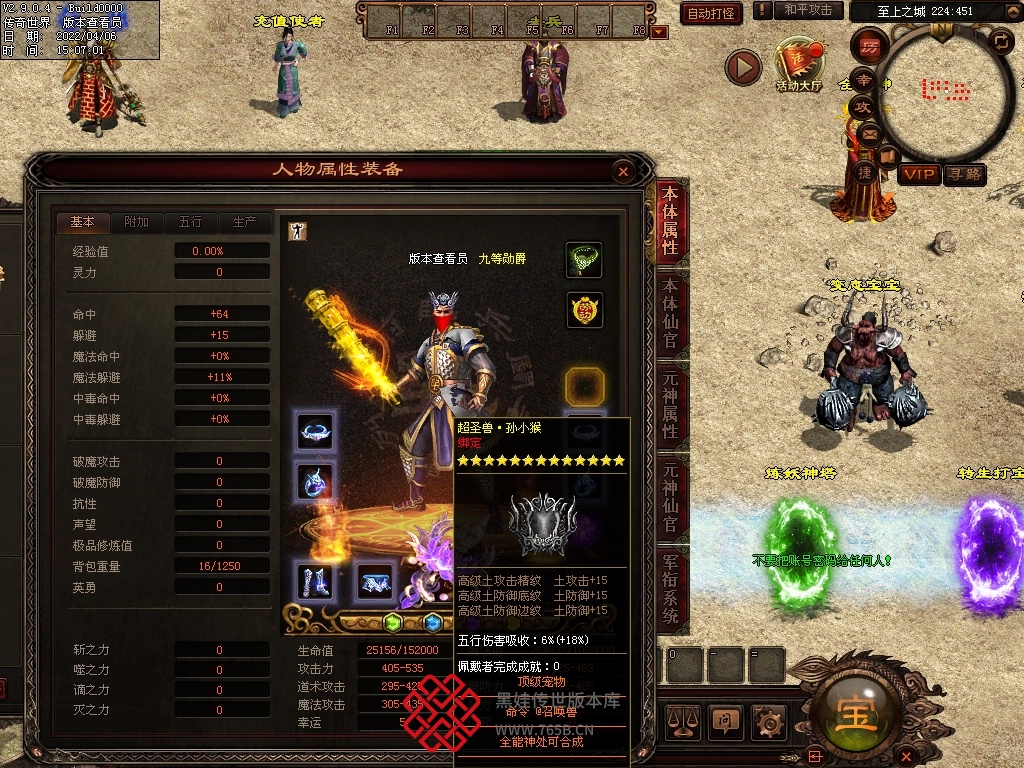This screenshot has height=768, width=1024.
Task: Select the 生产 stats tab
Action: (244, 222)
